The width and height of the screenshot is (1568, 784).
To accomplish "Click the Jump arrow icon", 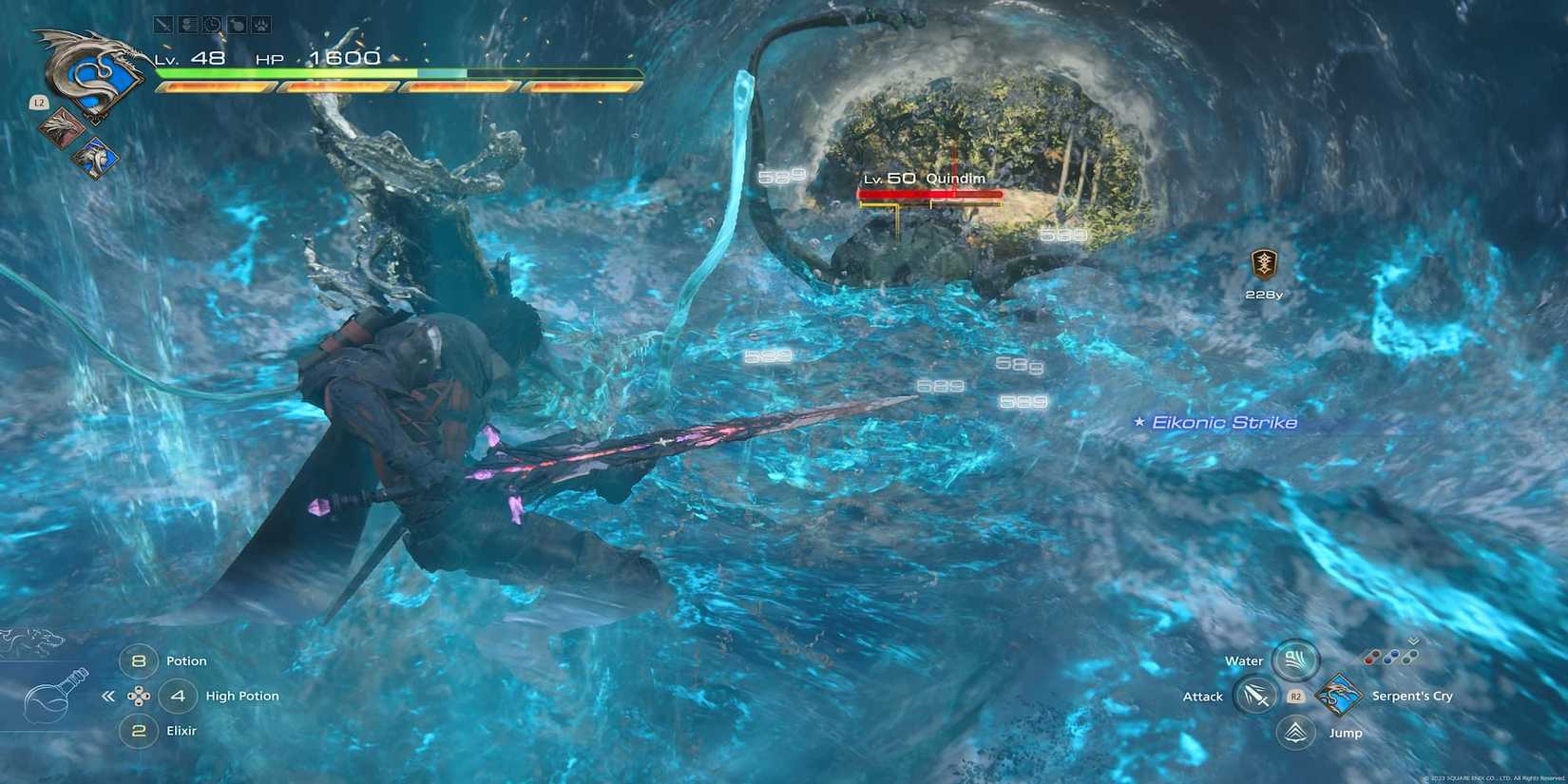I will click(1295, 733).
